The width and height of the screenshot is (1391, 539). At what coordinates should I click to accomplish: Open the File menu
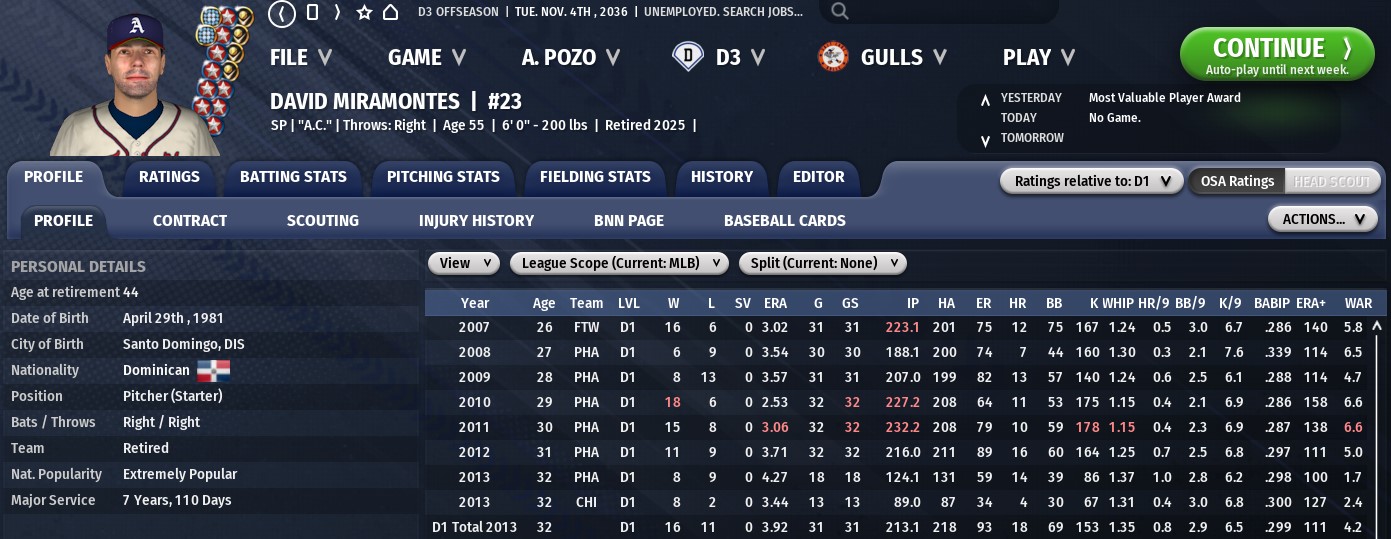point(301,58)
